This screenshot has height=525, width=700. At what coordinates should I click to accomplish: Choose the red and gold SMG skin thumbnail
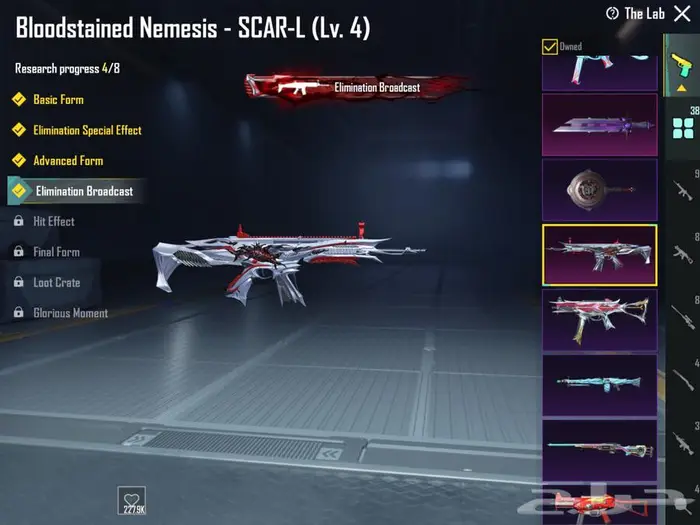[x=599, y=320]
